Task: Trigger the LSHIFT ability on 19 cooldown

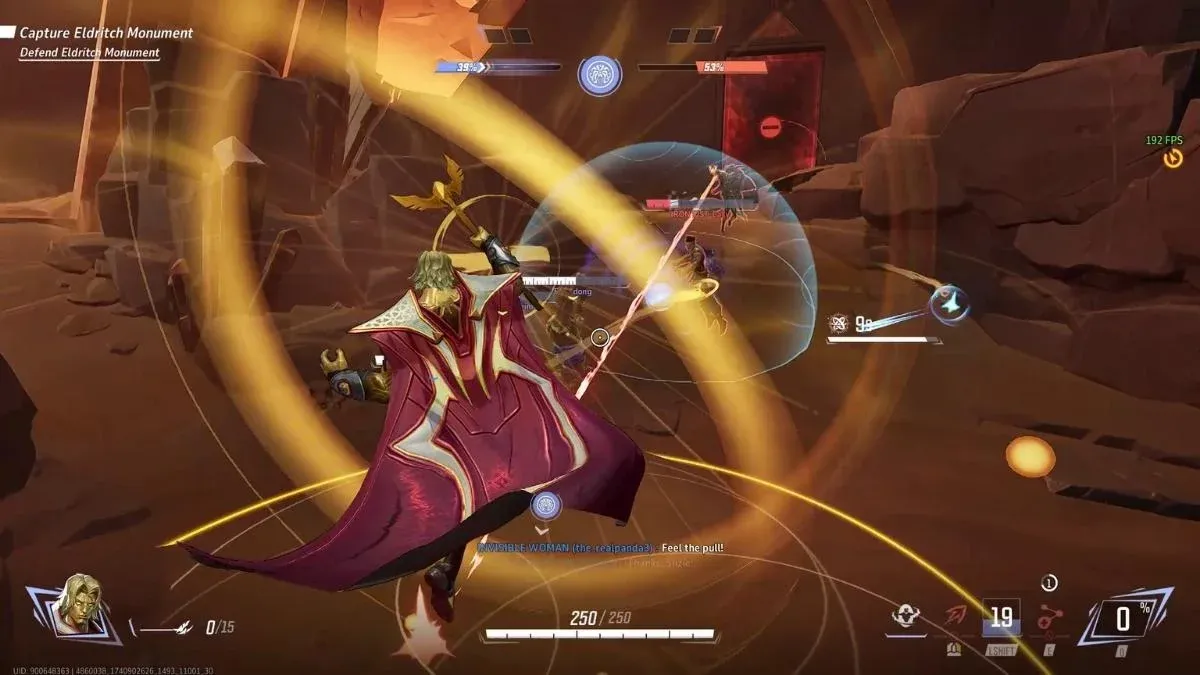Action: pyautogui.click(x=1001, y=618)
